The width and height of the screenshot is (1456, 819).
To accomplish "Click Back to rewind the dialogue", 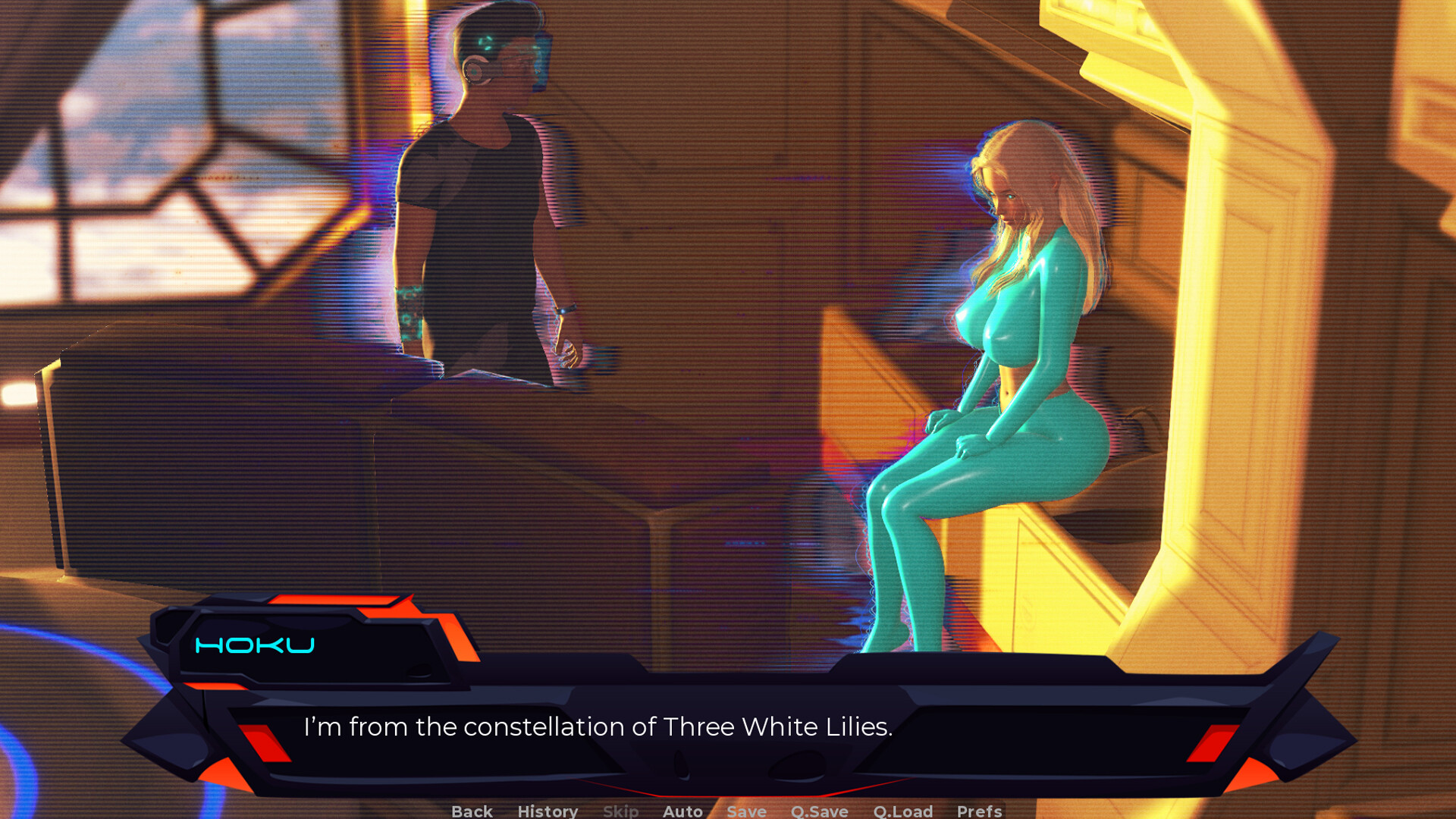I will click(x=472, y=811).
